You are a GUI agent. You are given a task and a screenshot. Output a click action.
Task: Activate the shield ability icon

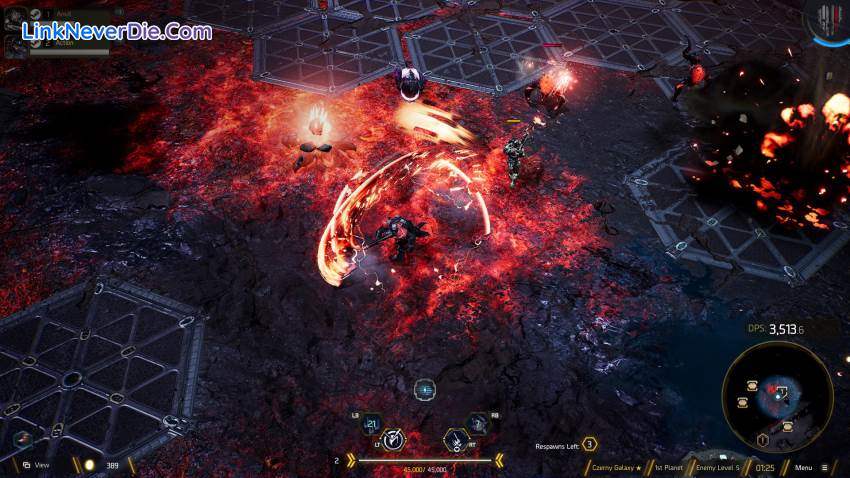point(397,439)
